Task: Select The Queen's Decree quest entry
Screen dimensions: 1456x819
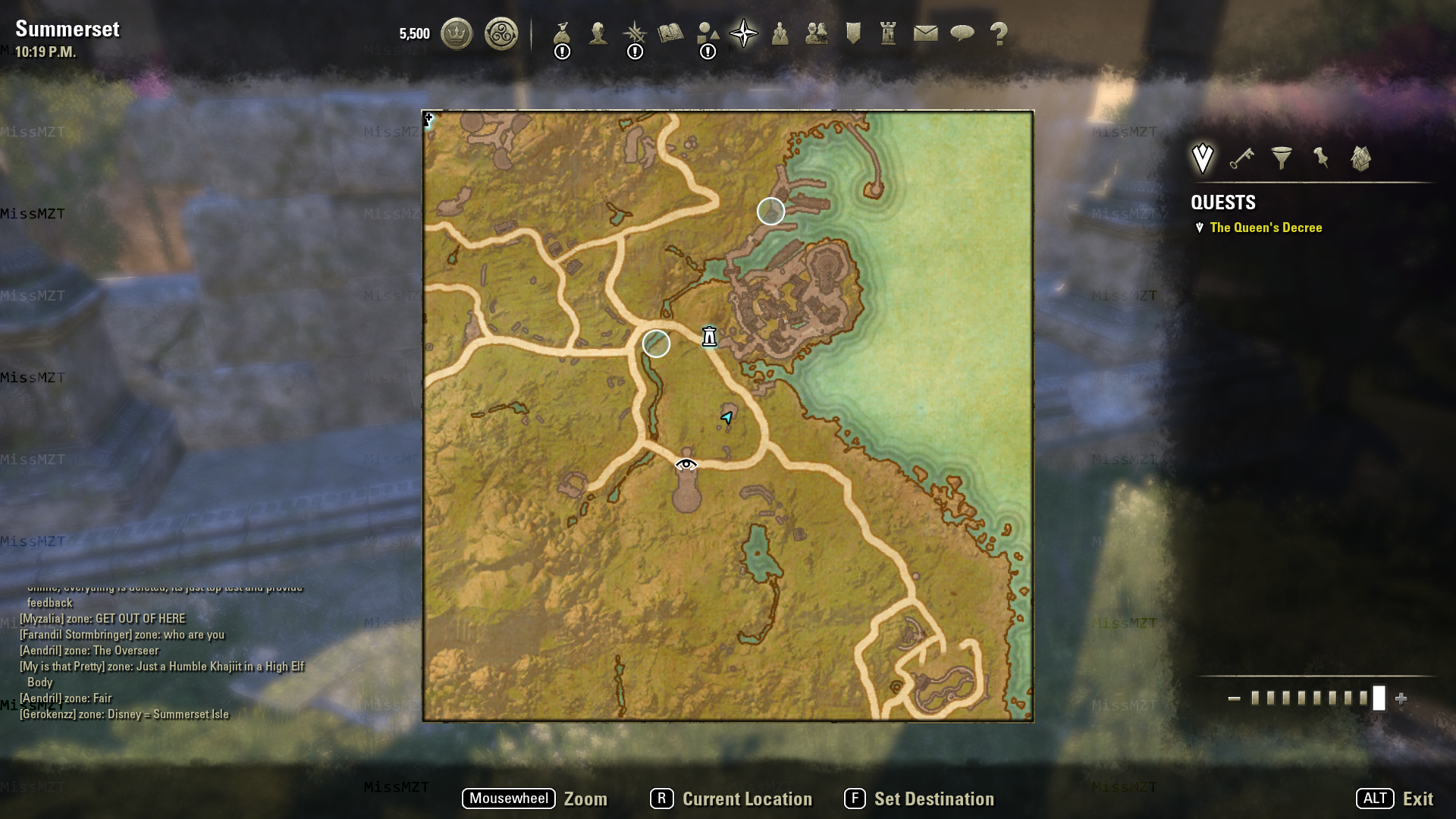Action: click(1266, 227)
